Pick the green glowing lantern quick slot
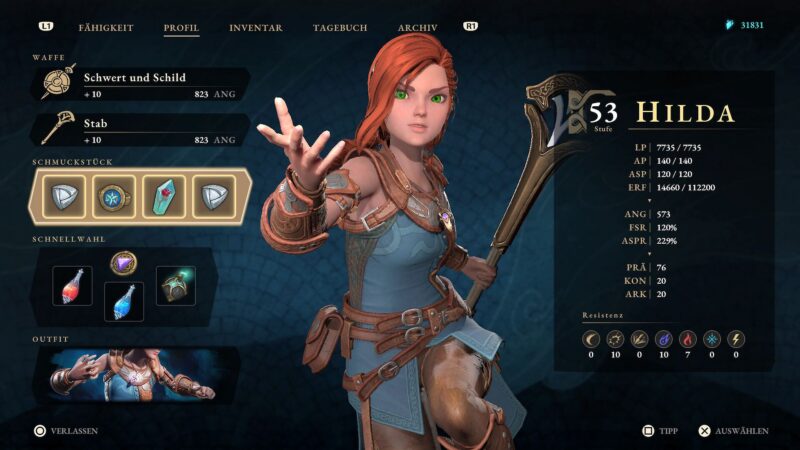The width and height of the screenshot is (800, 450). 175,286
